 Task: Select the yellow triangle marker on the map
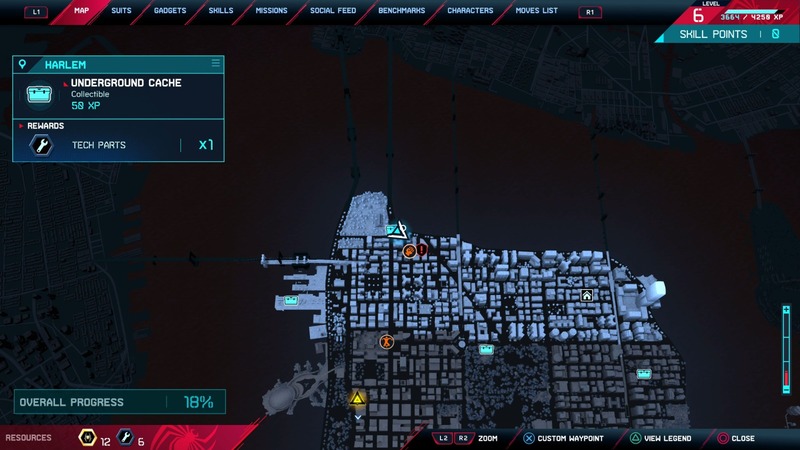357,399
